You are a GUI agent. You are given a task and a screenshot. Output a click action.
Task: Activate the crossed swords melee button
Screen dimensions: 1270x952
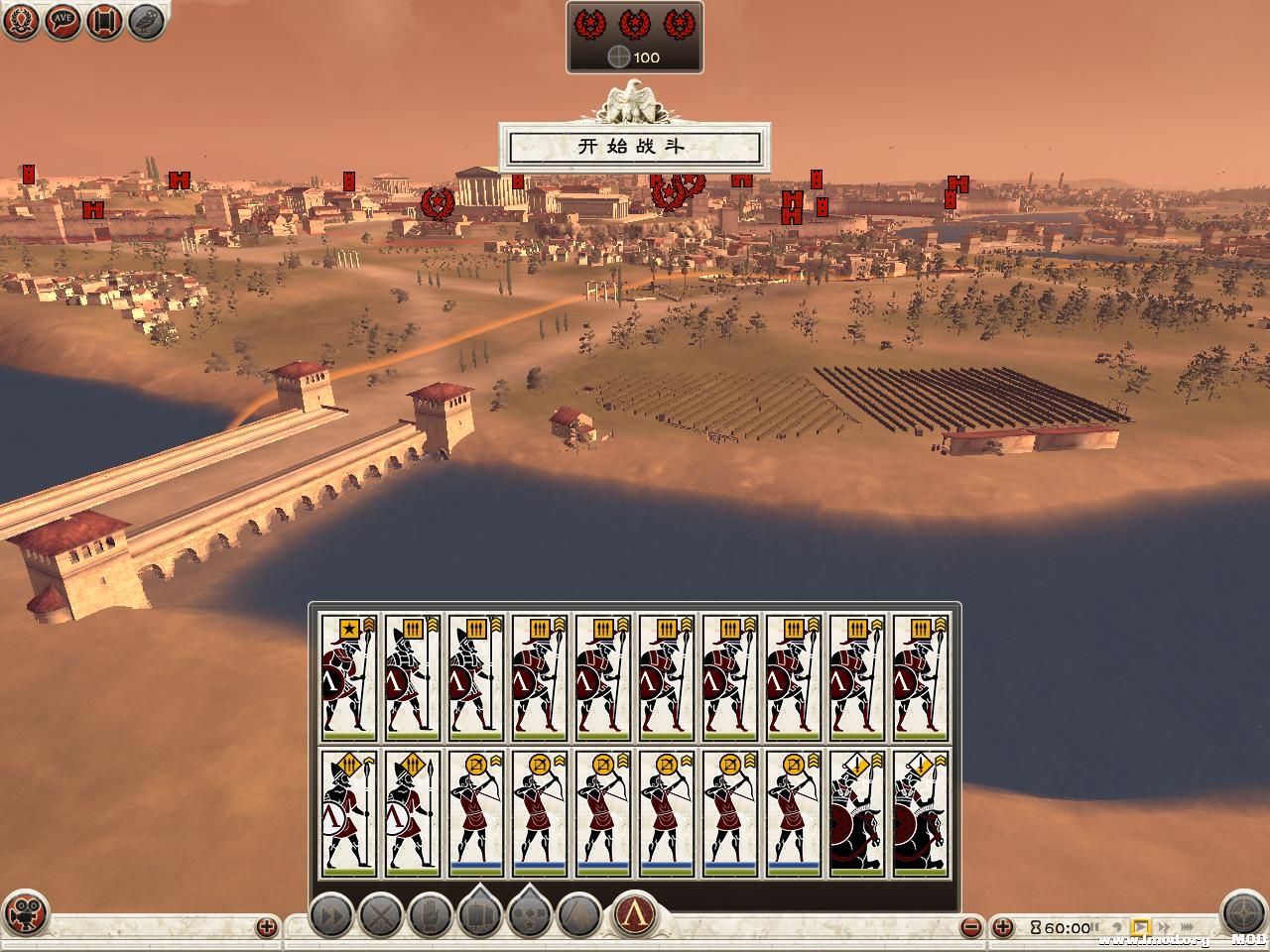[381, 914]
